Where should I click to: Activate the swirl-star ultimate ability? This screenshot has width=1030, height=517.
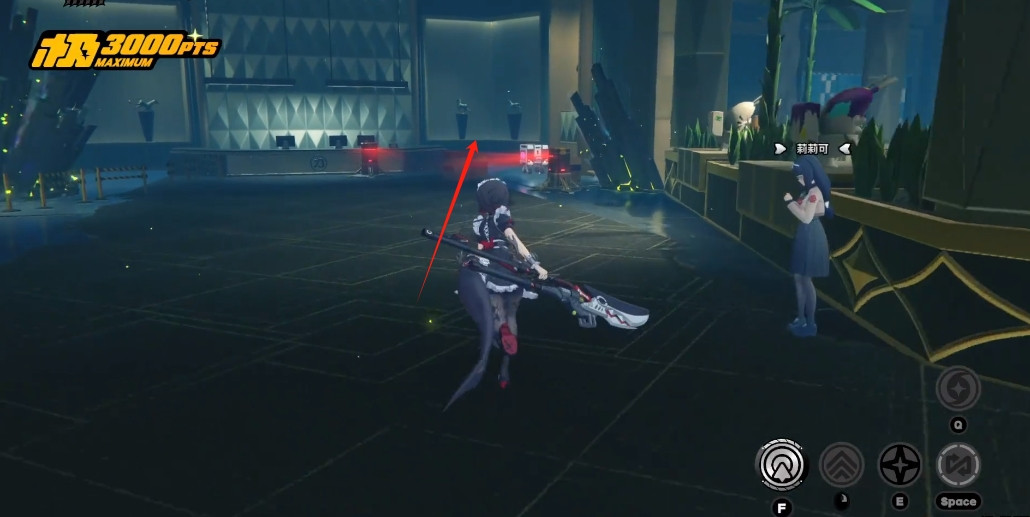click(x=958, y=388)
